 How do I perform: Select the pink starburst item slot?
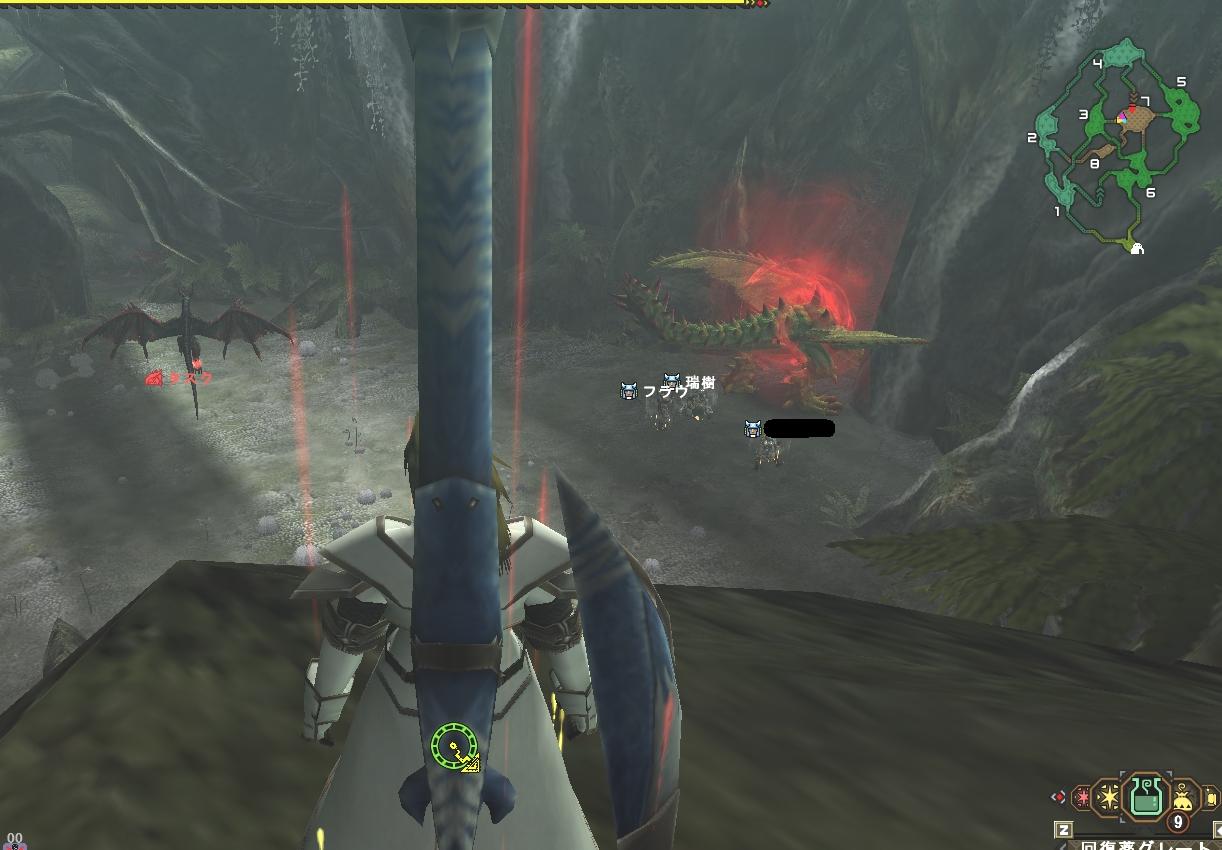click(x=1081, y=798)
